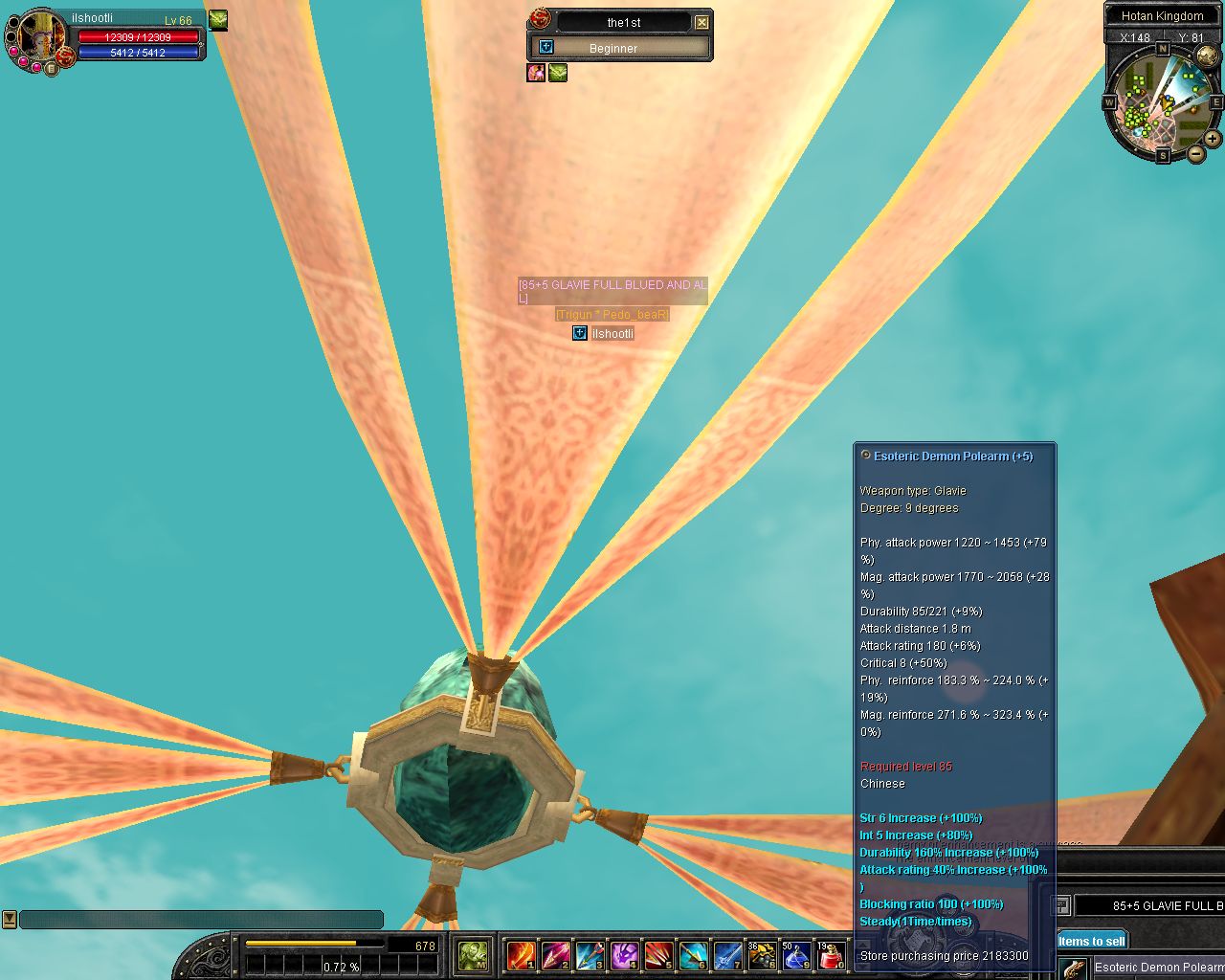Zoom in the minimap with plus button
Image resolution: width=1225 pixels, height=980 pixels.
1213,139
